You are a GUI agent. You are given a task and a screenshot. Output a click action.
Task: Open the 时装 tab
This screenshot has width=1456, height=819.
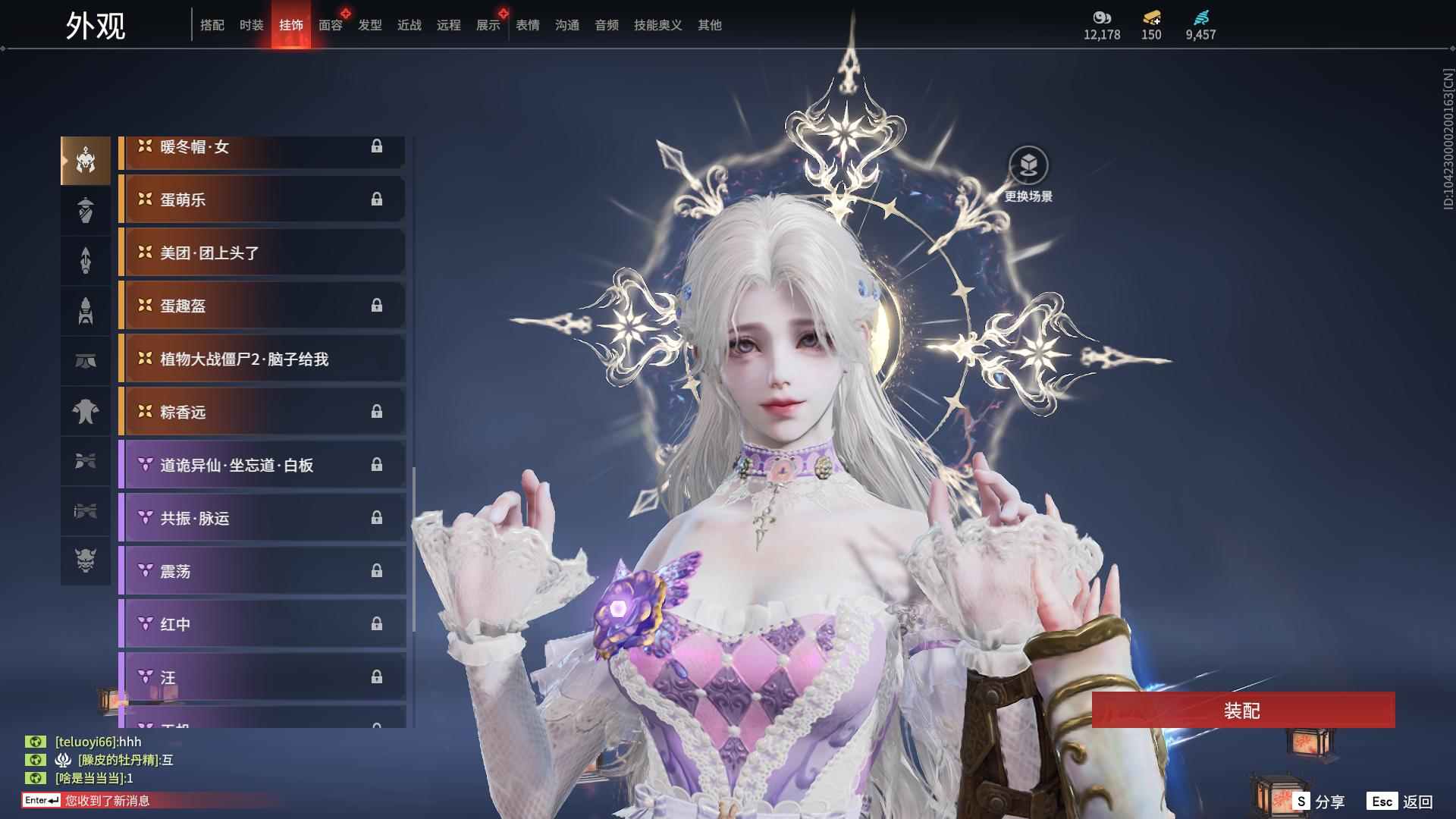[251, 25]
